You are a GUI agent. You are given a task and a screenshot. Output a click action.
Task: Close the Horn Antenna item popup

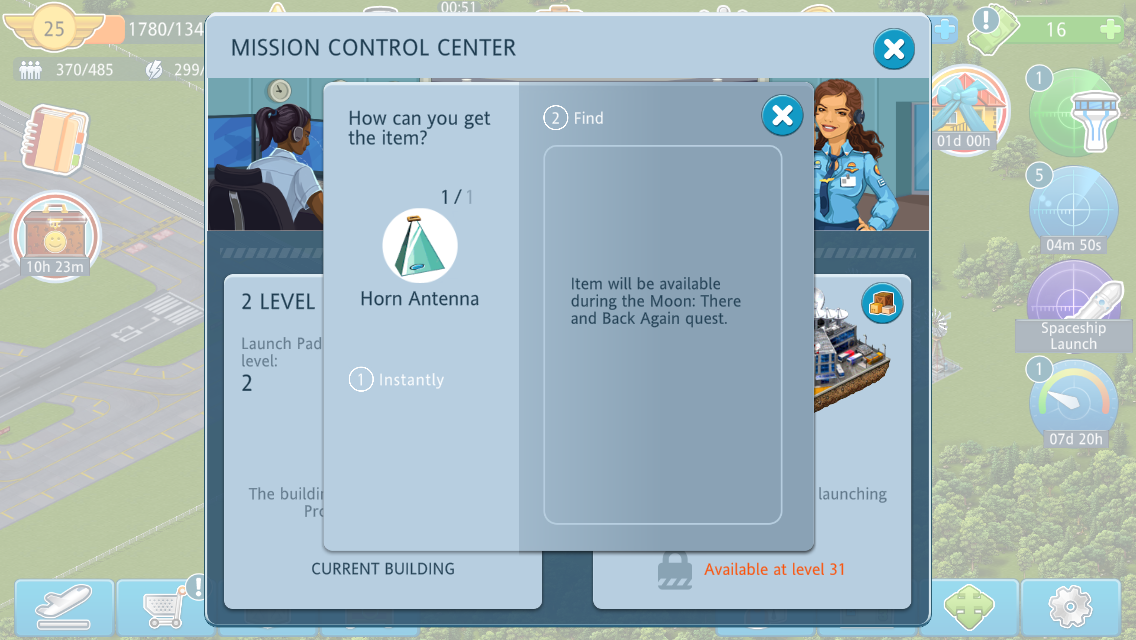(x=782, y=116)
